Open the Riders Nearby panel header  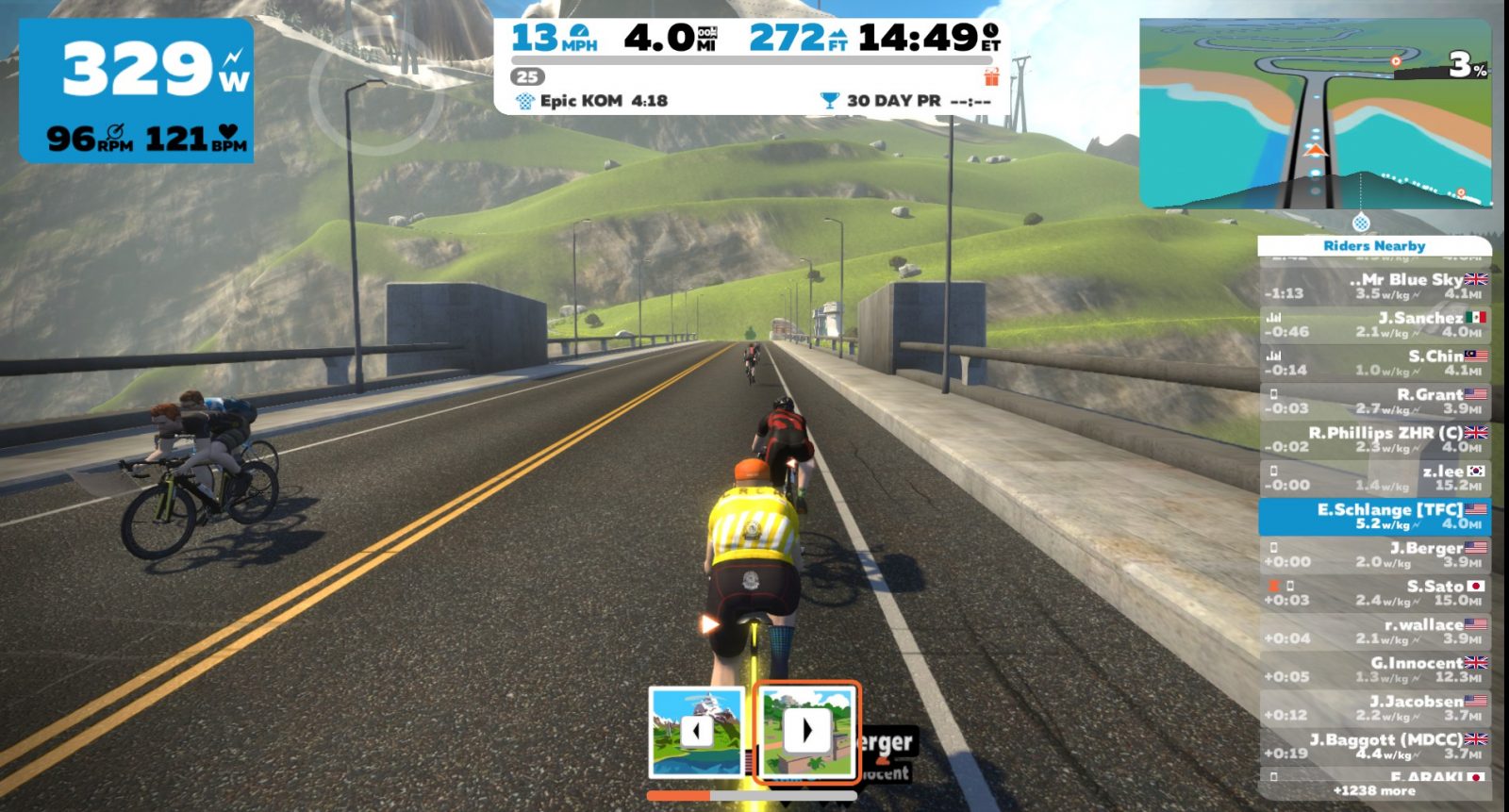(x=1374, y=246)
